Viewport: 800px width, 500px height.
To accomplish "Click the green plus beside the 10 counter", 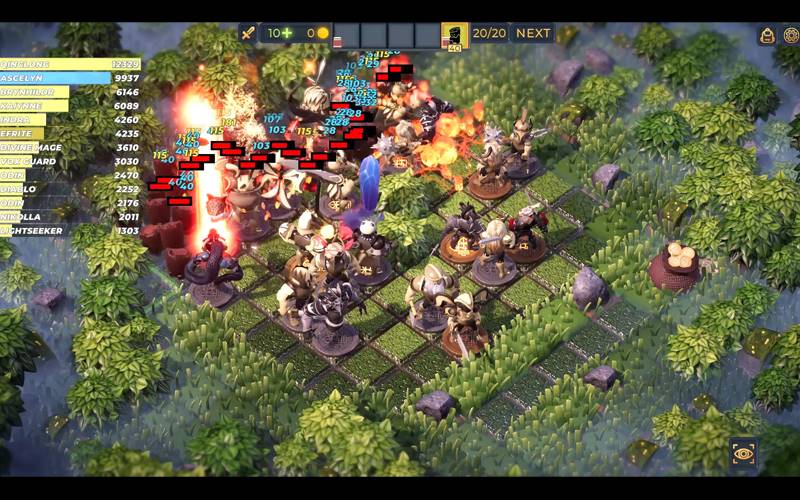I will tap(287, 33).
